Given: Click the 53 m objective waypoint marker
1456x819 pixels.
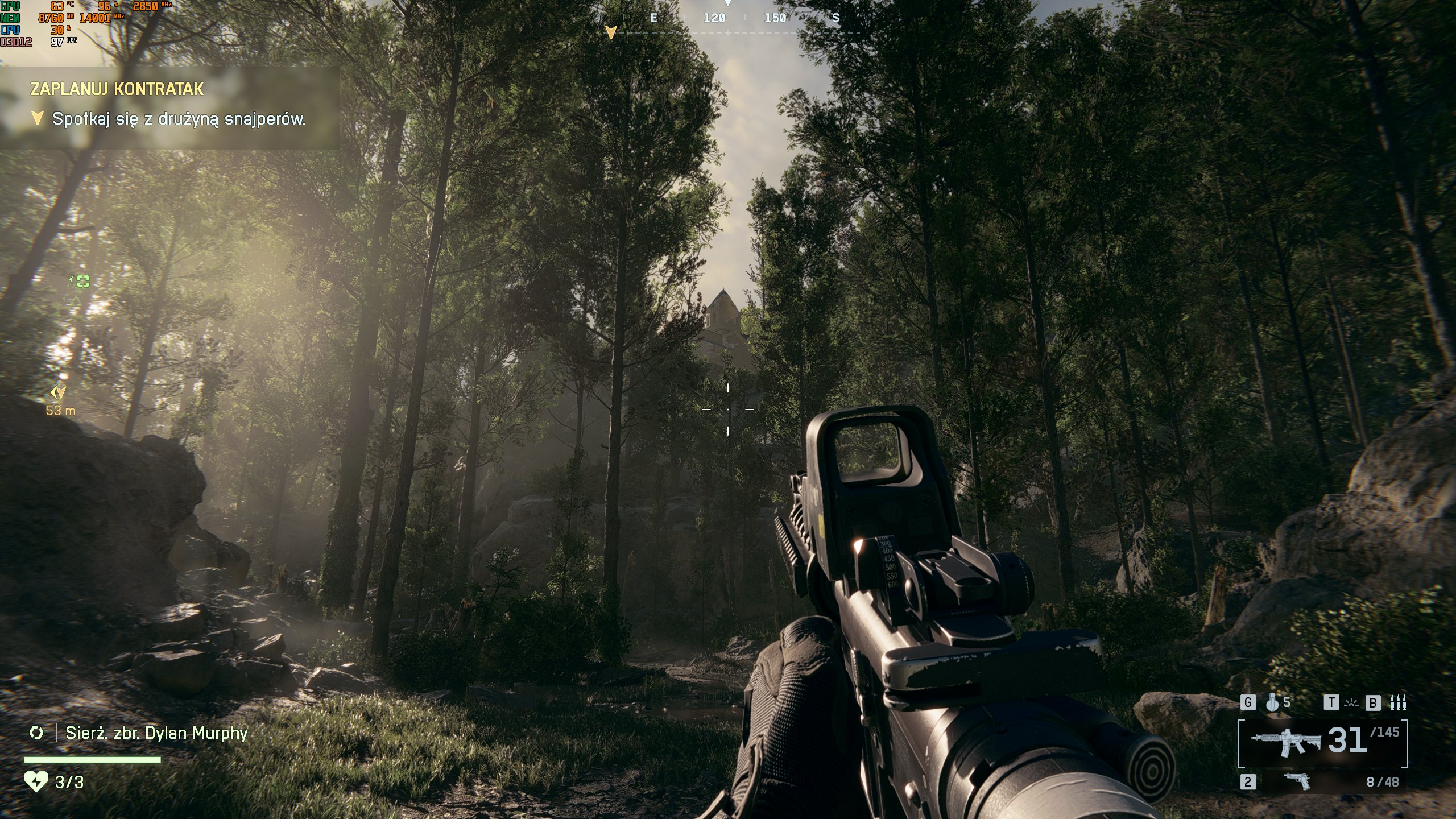Looking at the screenshot, I should [59, 392].
